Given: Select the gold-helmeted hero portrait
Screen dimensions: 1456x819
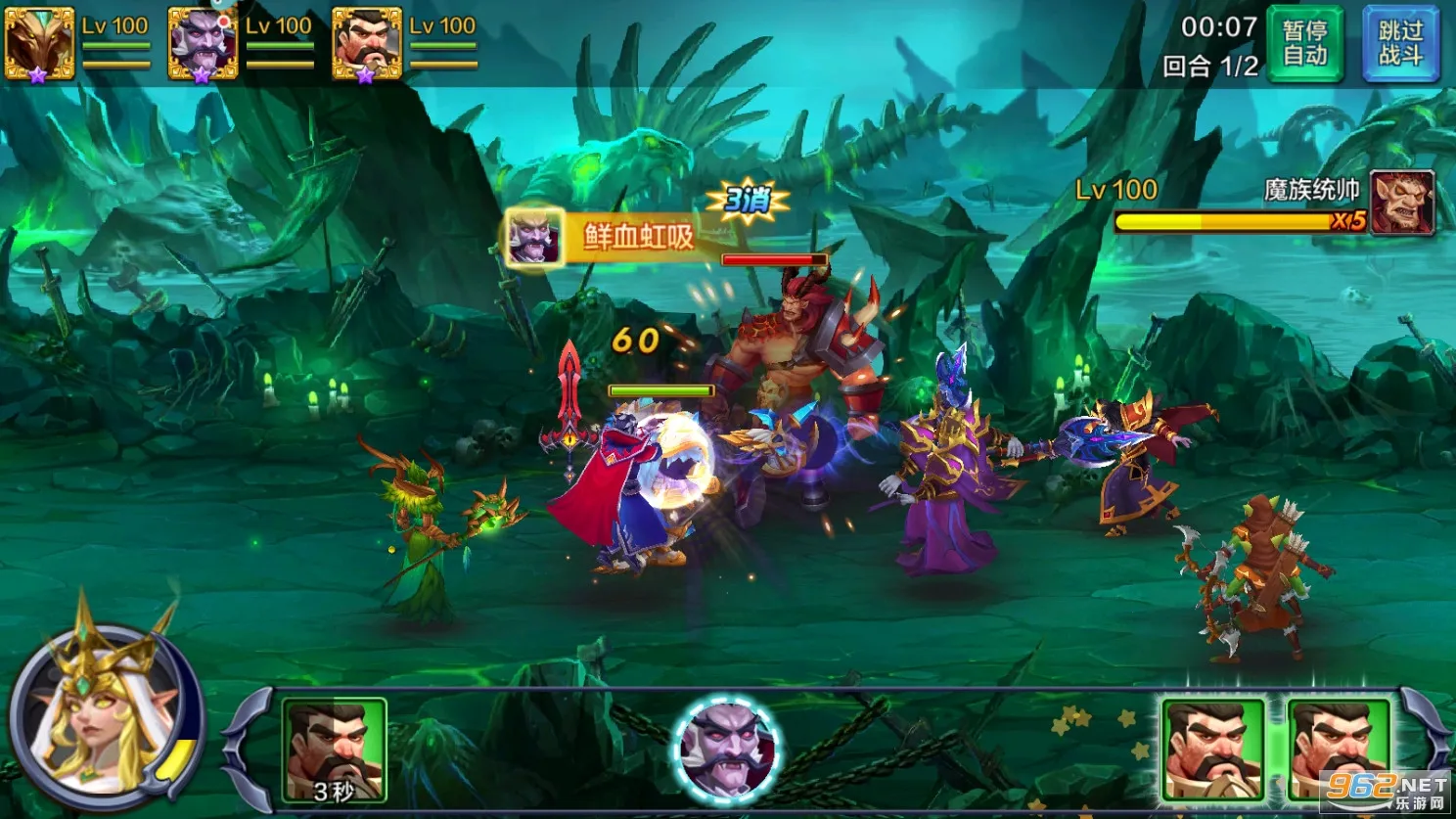Looking at the screenshot, I should pos(39,43).
